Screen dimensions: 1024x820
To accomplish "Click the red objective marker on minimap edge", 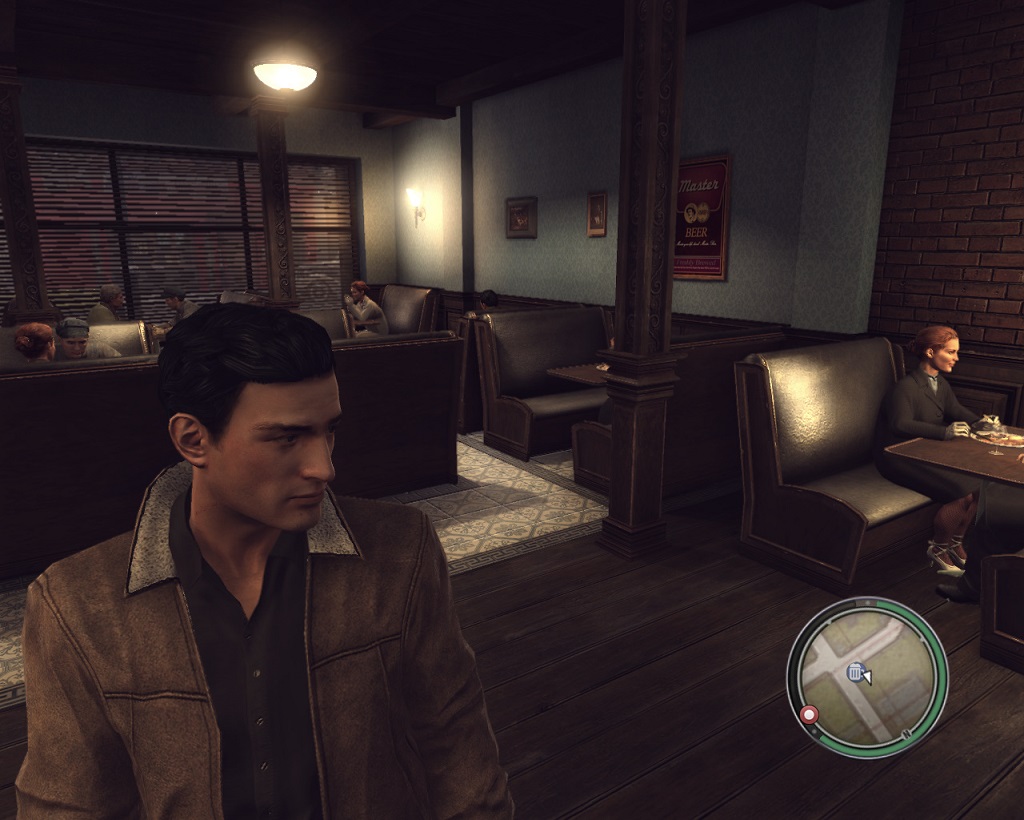I will [809, 715].
